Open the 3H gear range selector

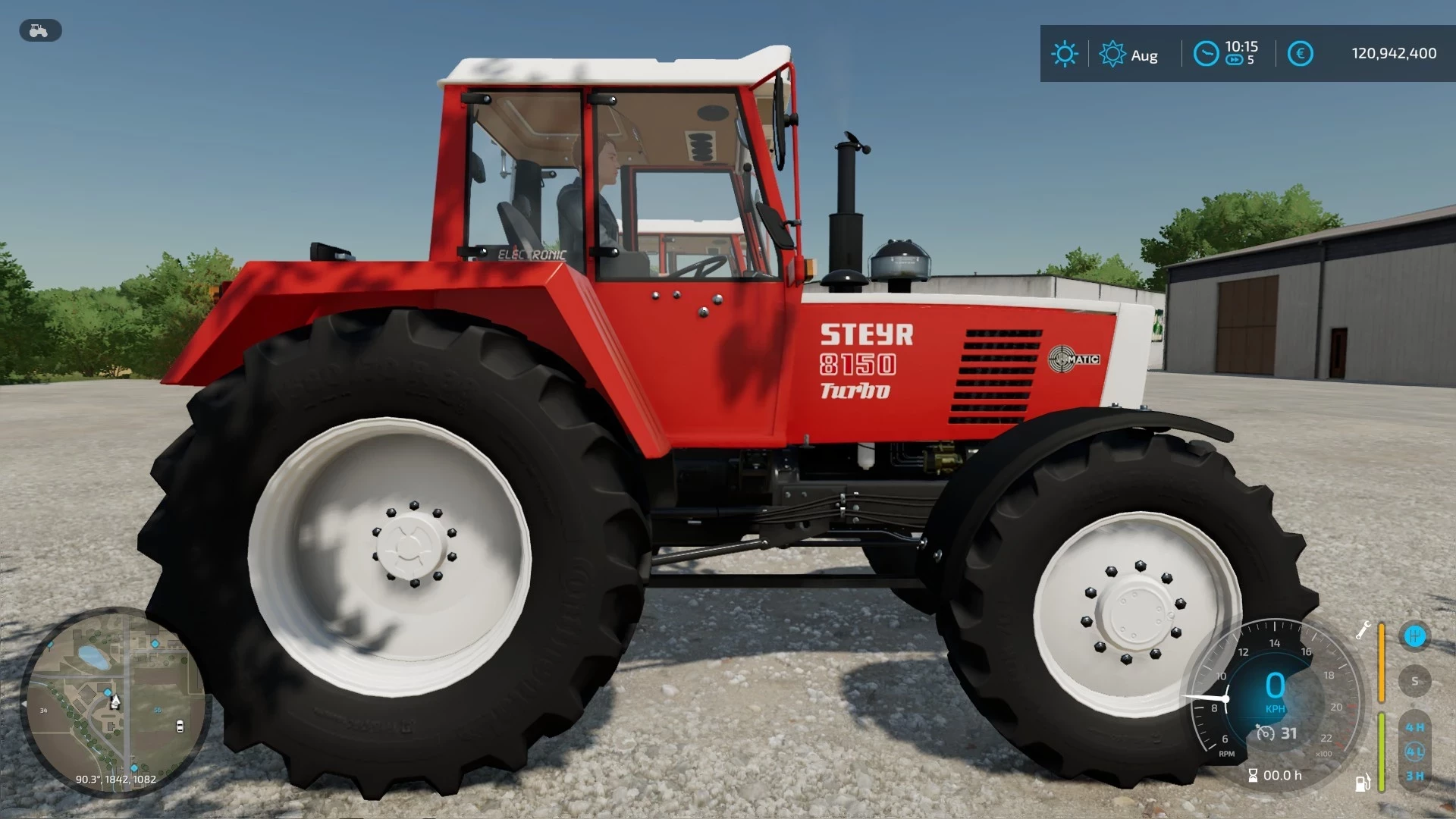1414,776
